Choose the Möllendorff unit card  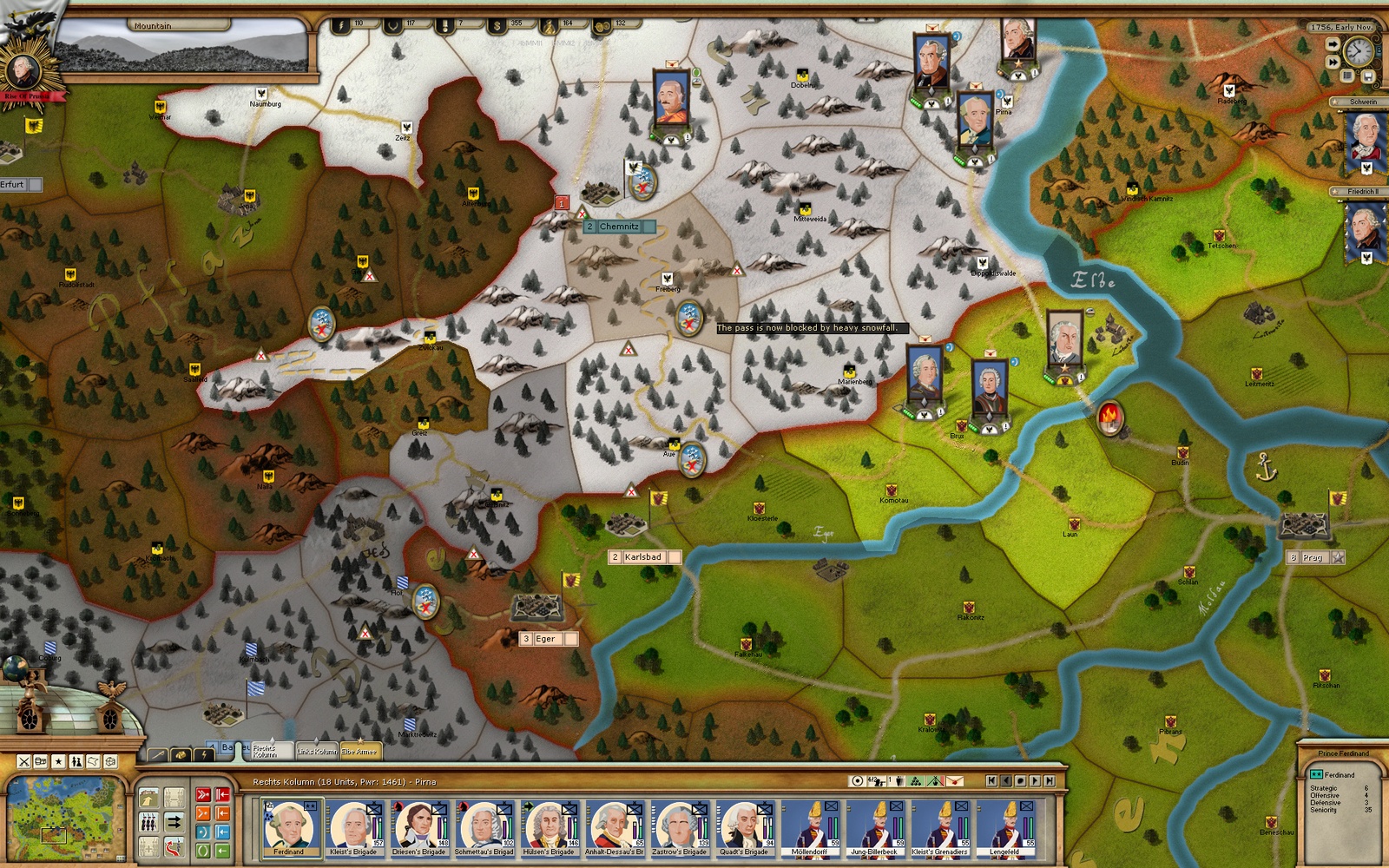[809, 826]
